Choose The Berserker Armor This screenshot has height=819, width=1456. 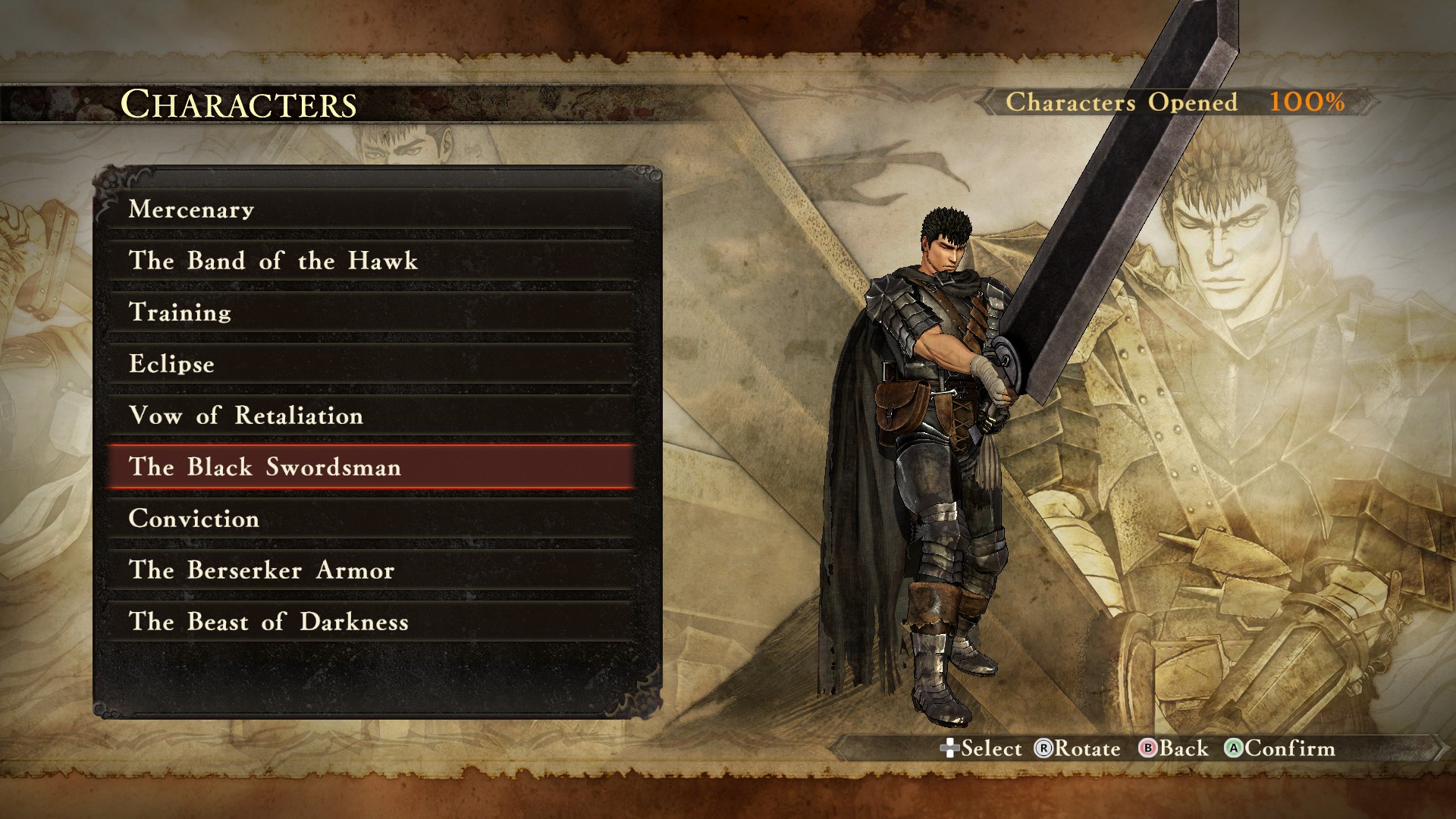[370, 570]
